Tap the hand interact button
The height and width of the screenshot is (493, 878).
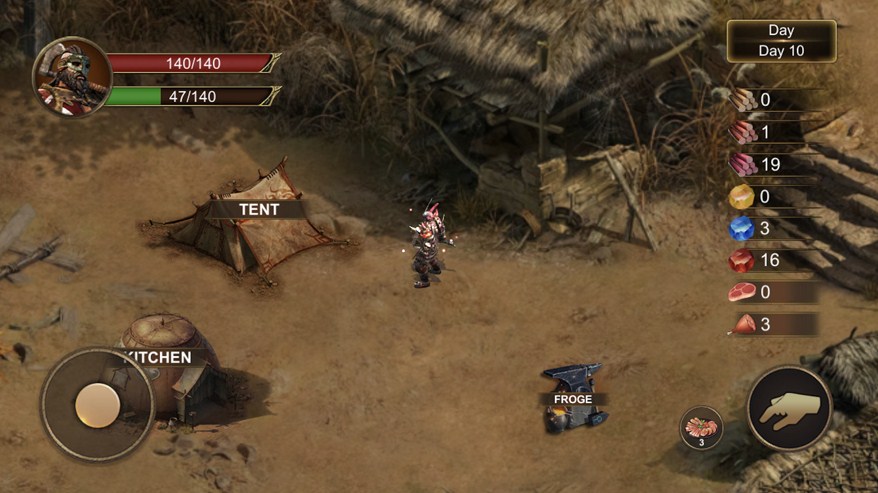[789, 408]
